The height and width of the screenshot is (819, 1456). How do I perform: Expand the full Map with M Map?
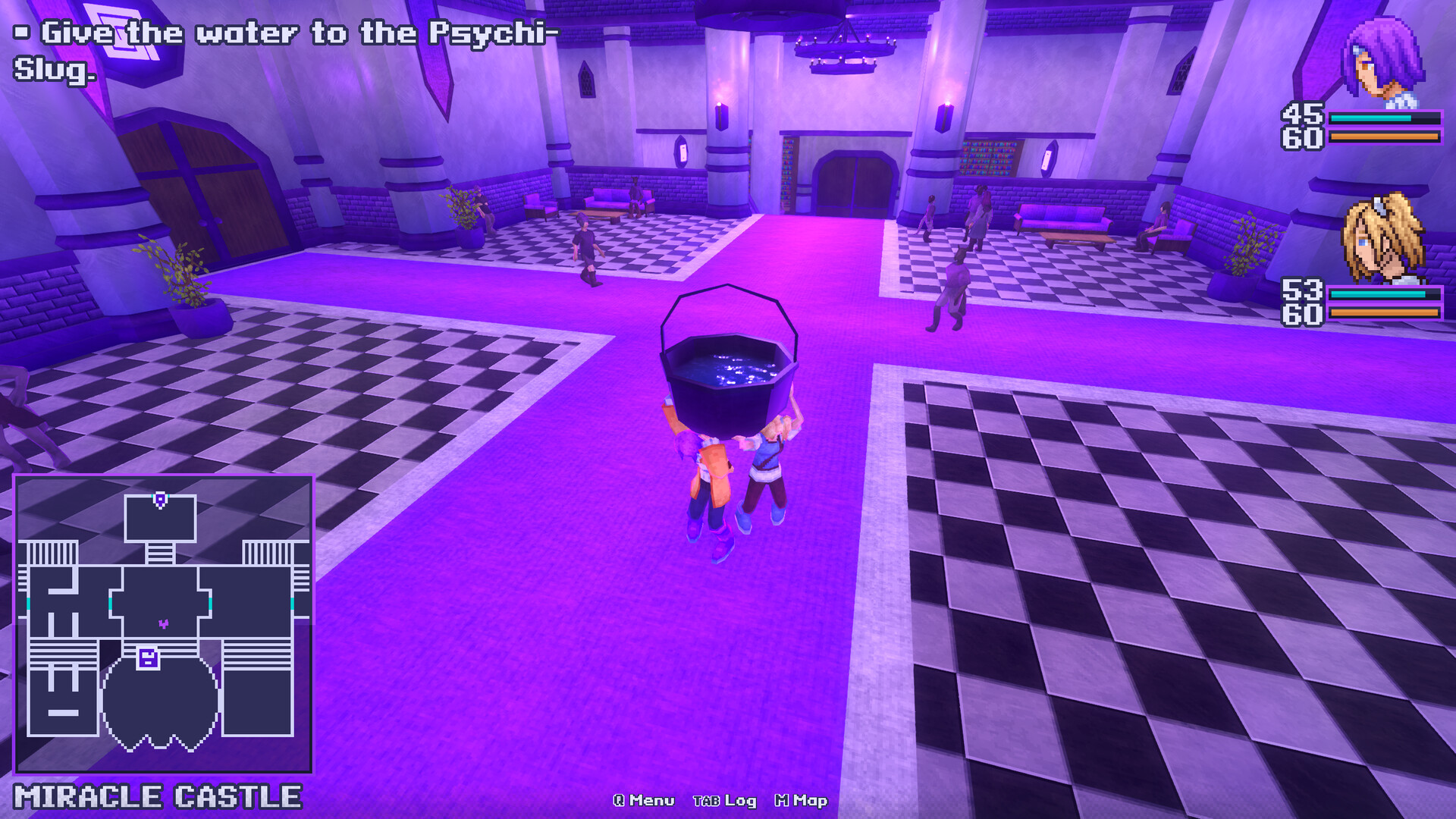pyautogui.click(x=800, y=799)
